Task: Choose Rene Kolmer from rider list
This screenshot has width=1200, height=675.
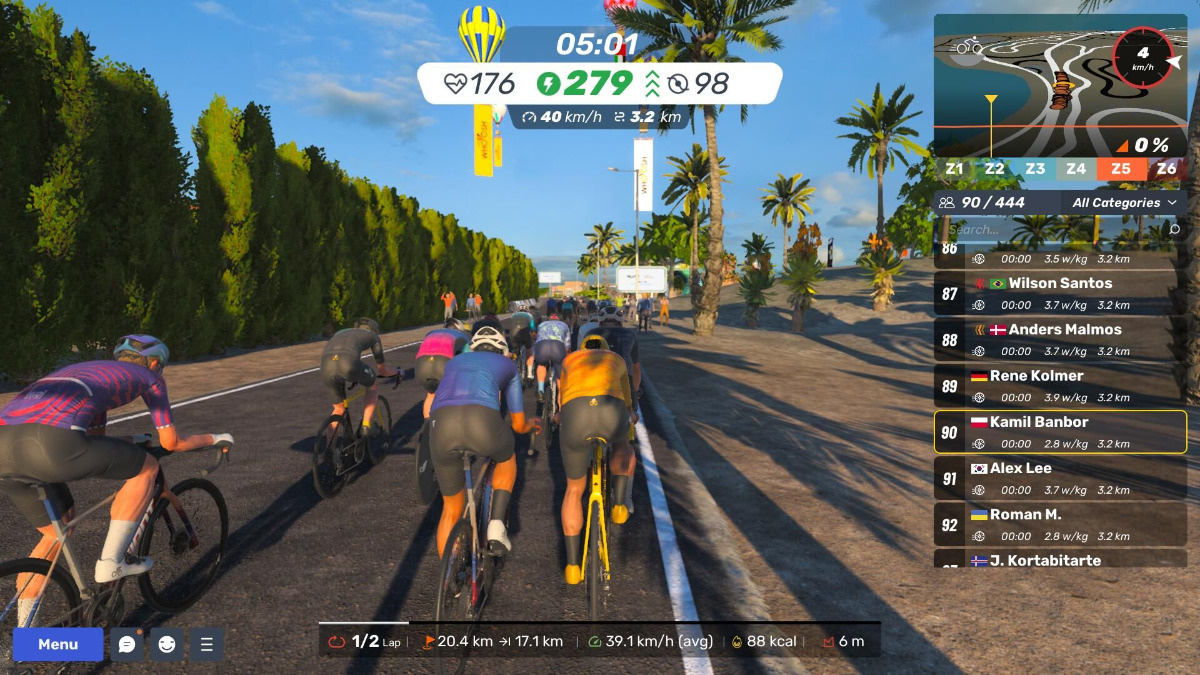Action: pyautogui.click(x=1060, y=386)
